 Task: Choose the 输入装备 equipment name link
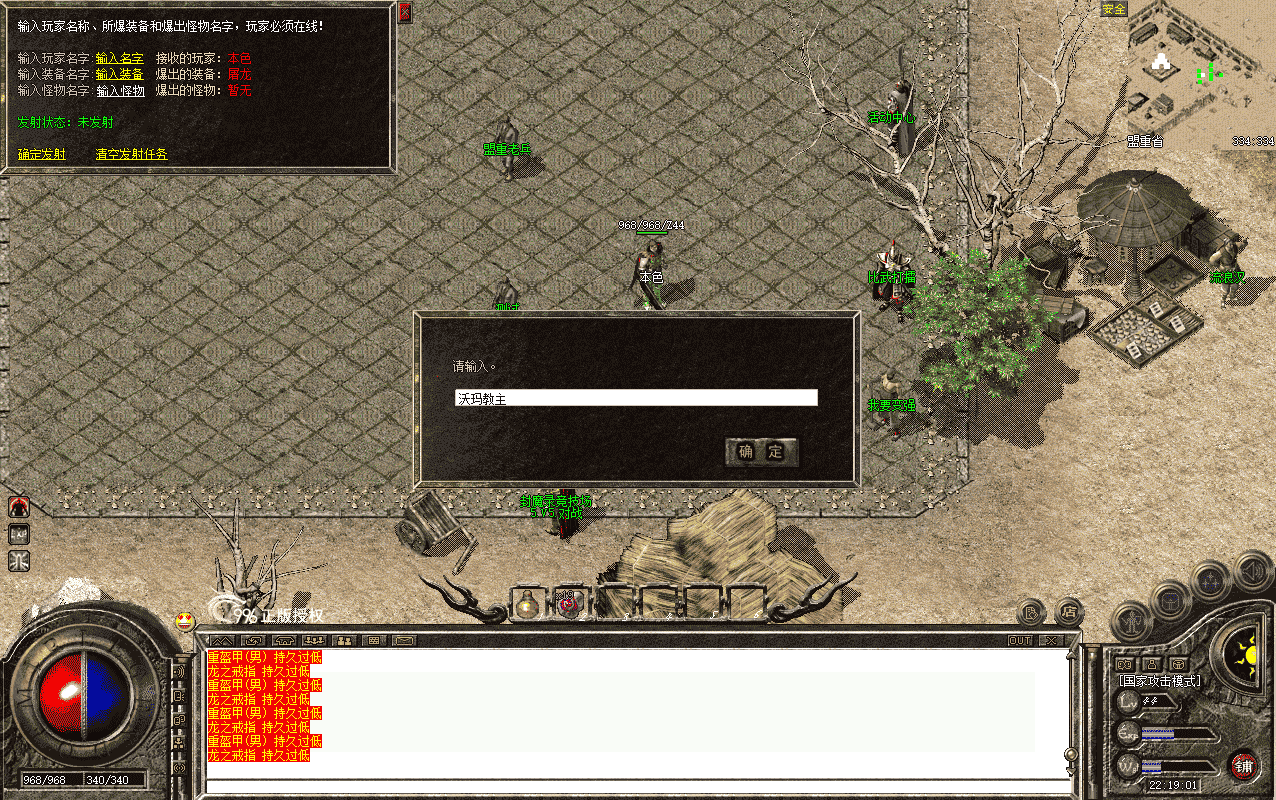120,74
